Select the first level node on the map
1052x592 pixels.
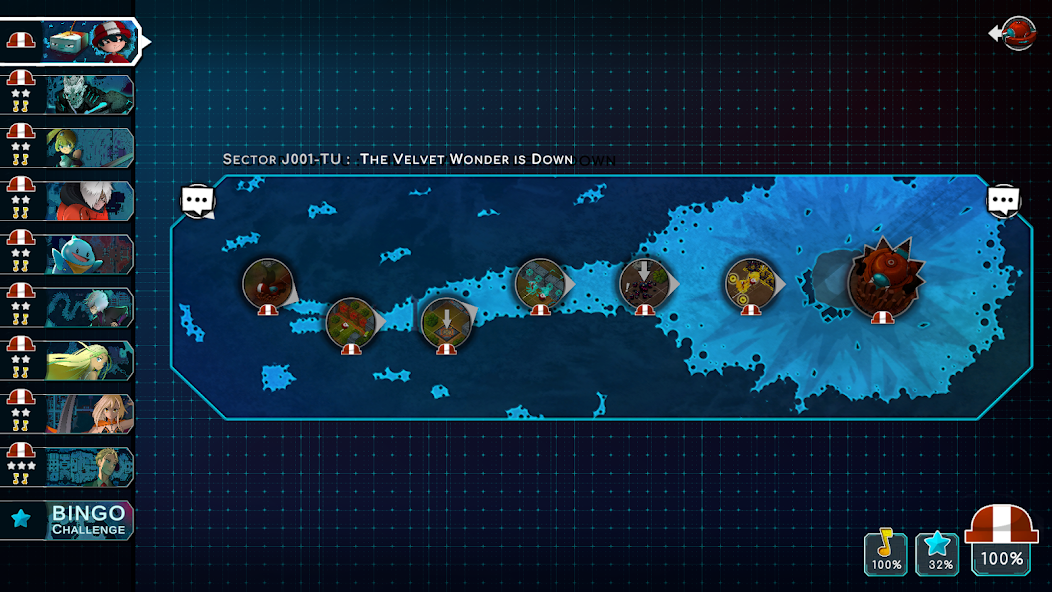268,284
